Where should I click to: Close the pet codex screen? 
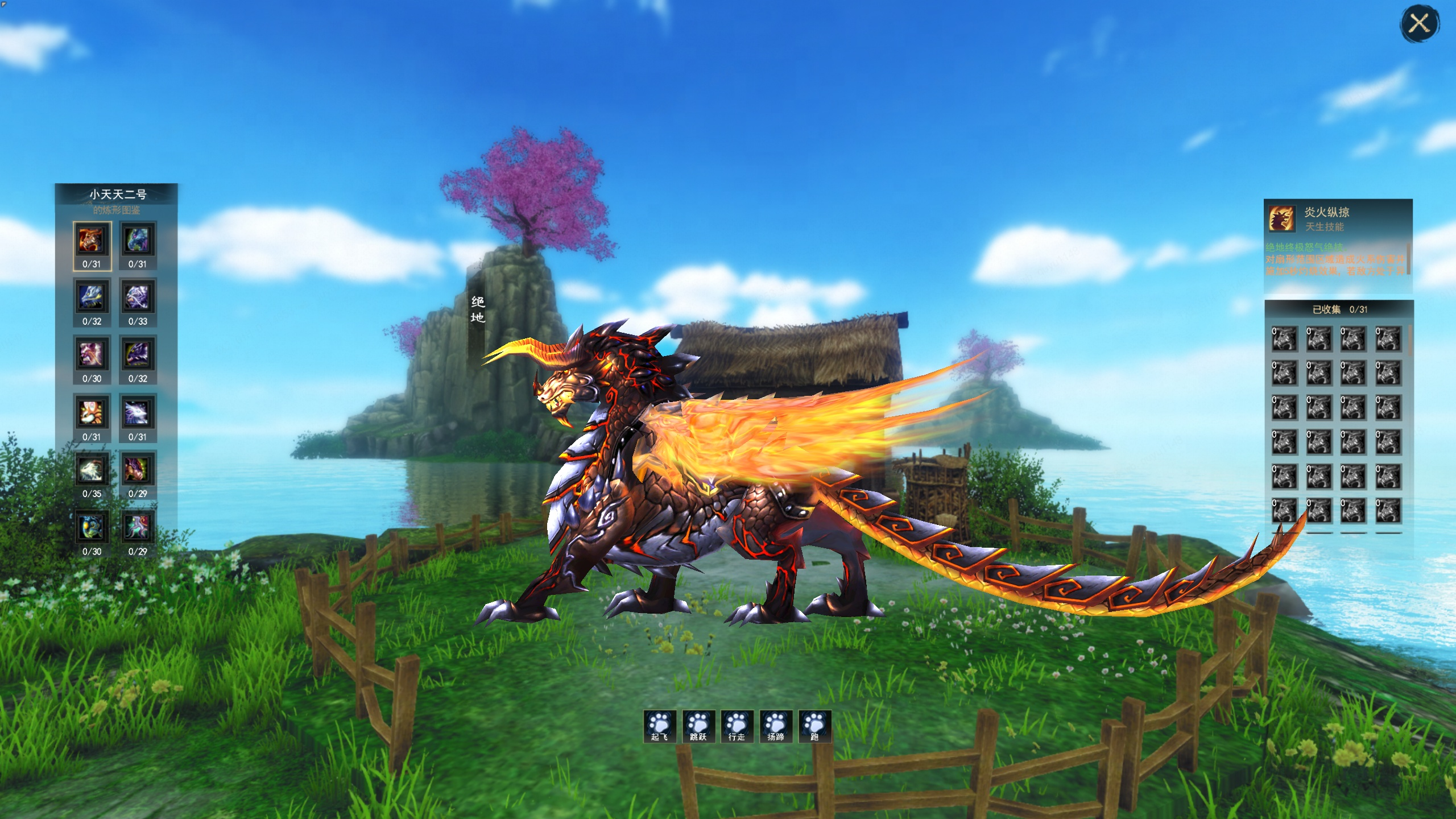pyautogui.click(x=1419, y=24)
